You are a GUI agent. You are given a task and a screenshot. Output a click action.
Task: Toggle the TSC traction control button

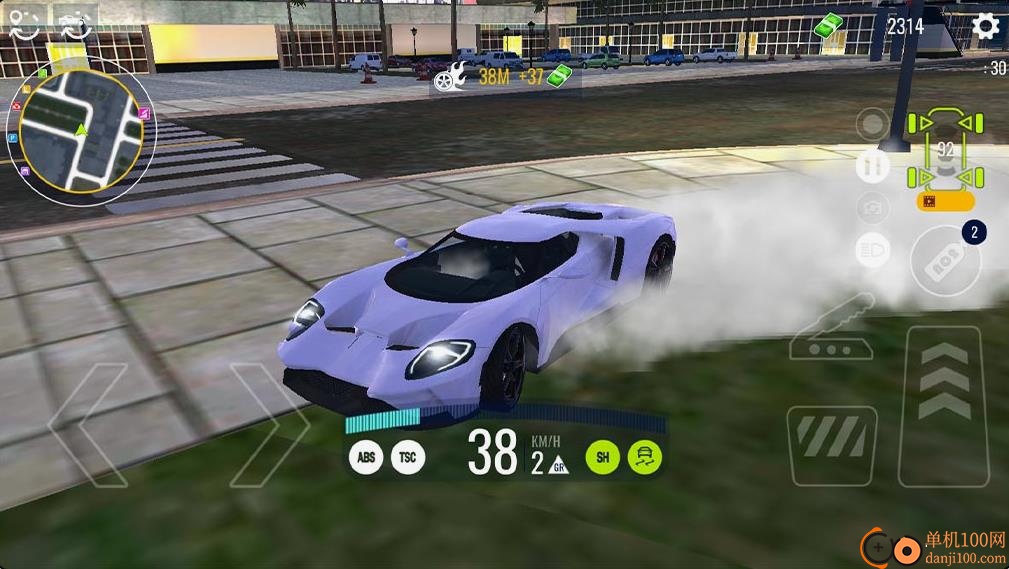point(407,457)
